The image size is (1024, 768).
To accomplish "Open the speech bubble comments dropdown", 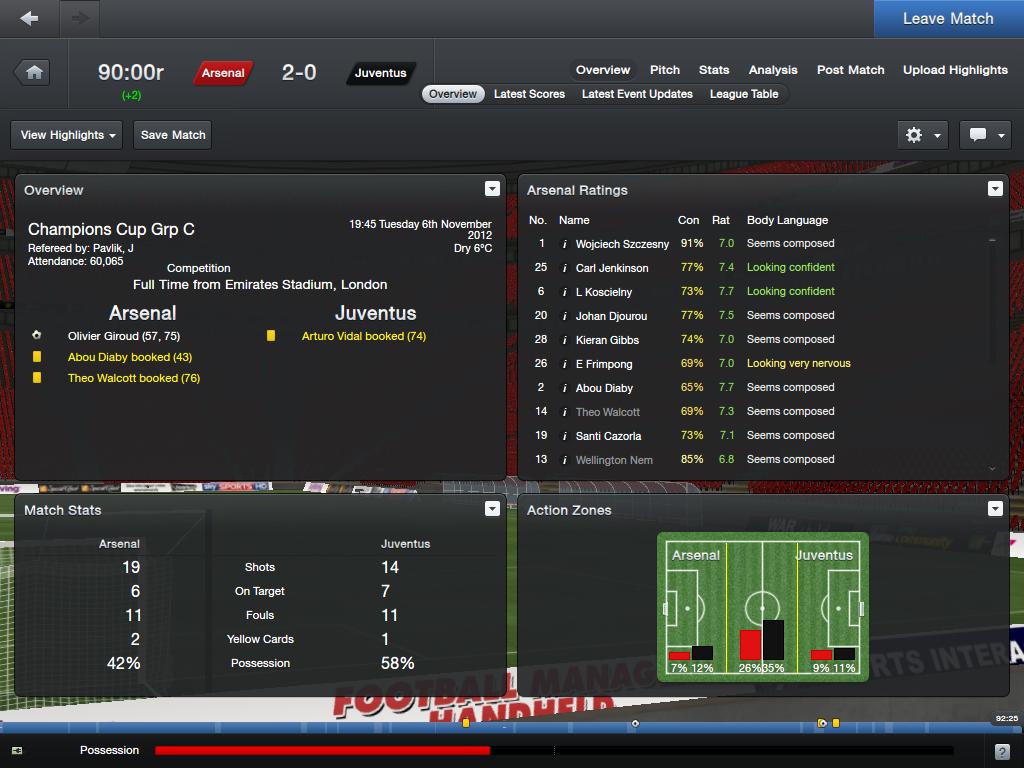I will click(x=985, y=135).
